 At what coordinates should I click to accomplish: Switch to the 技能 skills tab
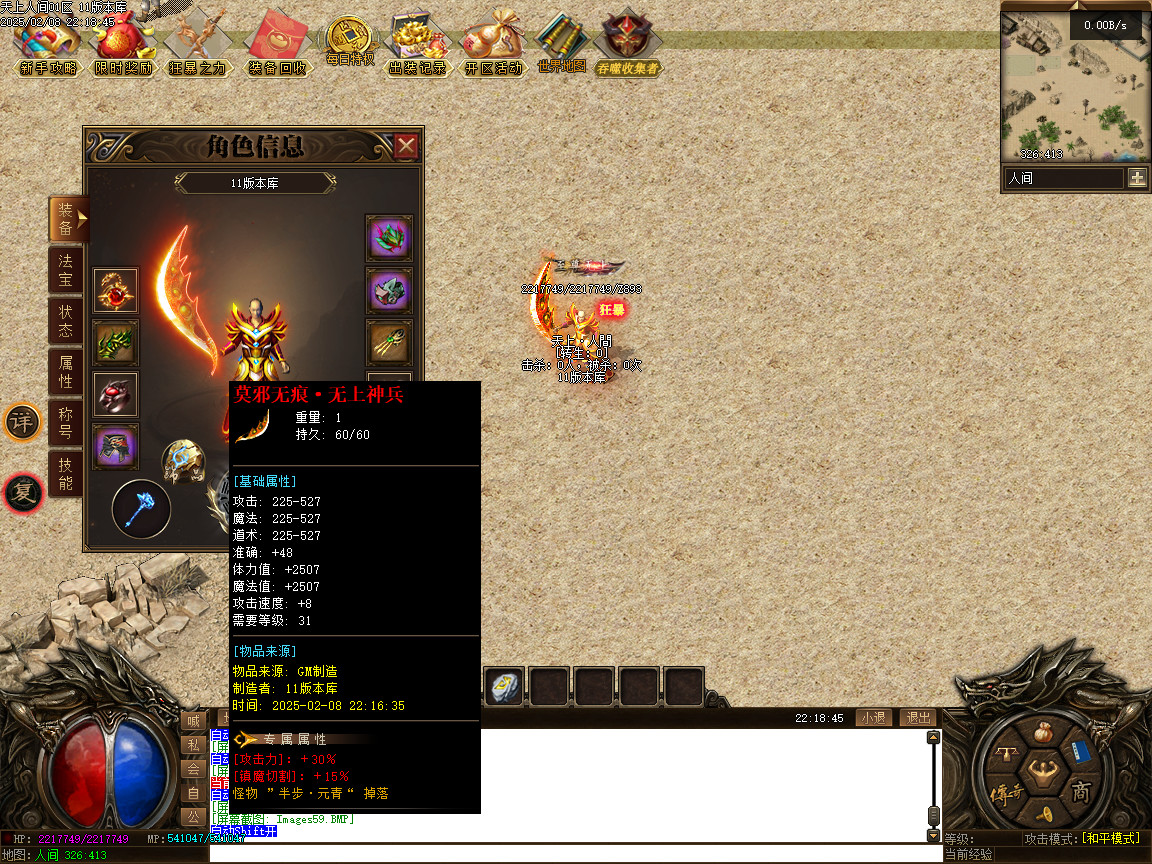[65, 474]
